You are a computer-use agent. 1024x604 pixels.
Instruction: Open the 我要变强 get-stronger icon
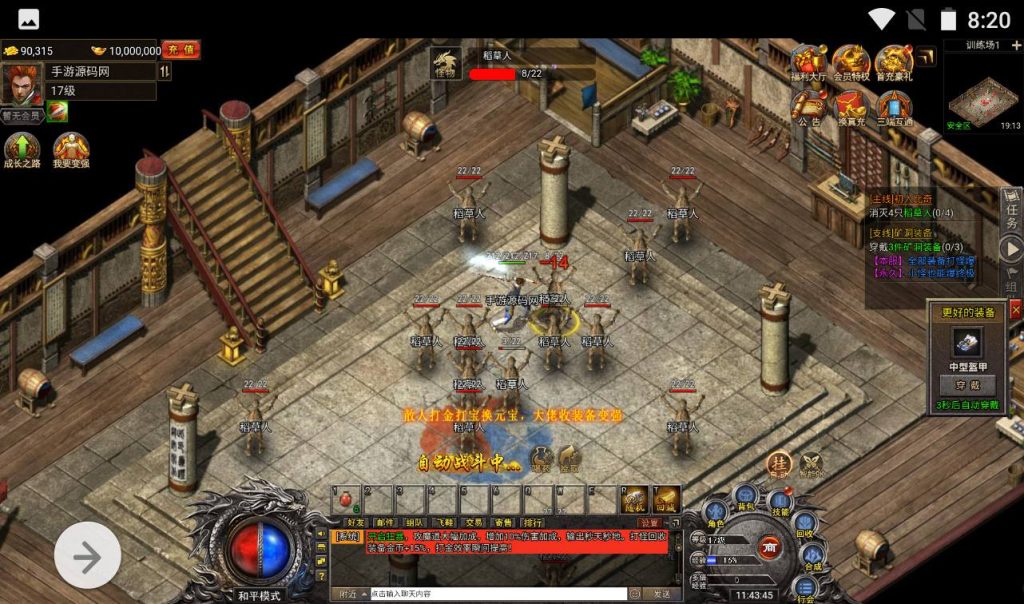tap(71, 150)
